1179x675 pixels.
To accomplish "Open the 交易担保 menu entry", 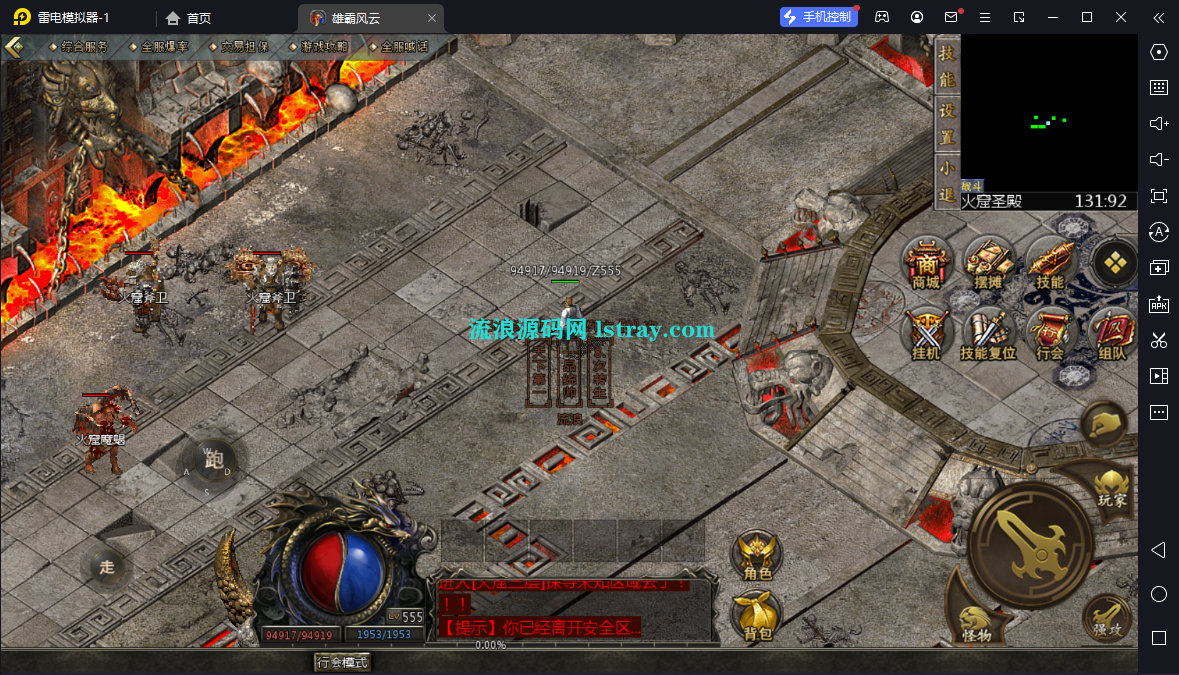I will pyautogui.click(x=244, y=47).
